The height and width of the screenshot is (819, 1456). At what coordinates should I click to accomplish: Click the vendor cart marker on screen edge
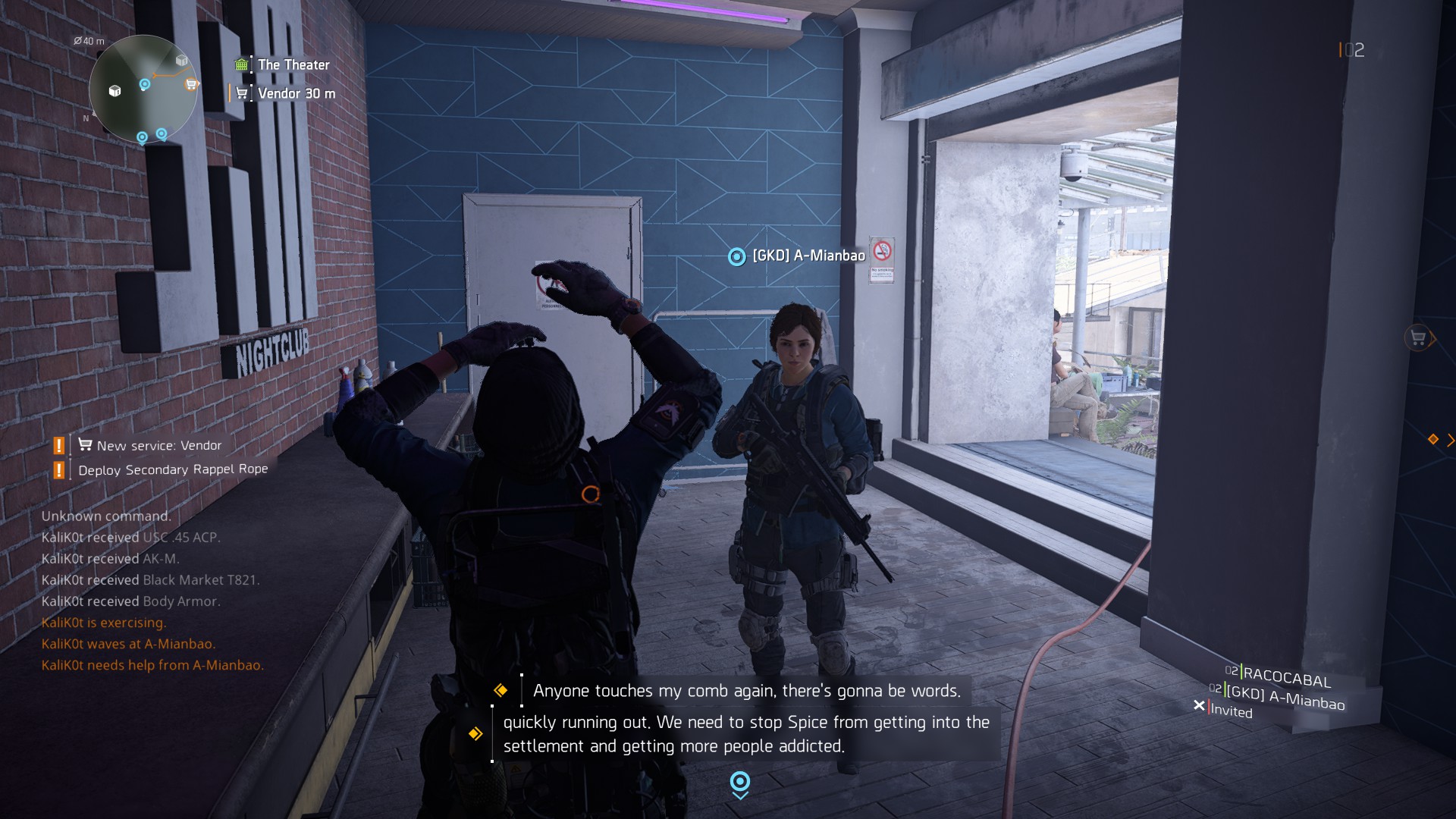[1418, 338]
